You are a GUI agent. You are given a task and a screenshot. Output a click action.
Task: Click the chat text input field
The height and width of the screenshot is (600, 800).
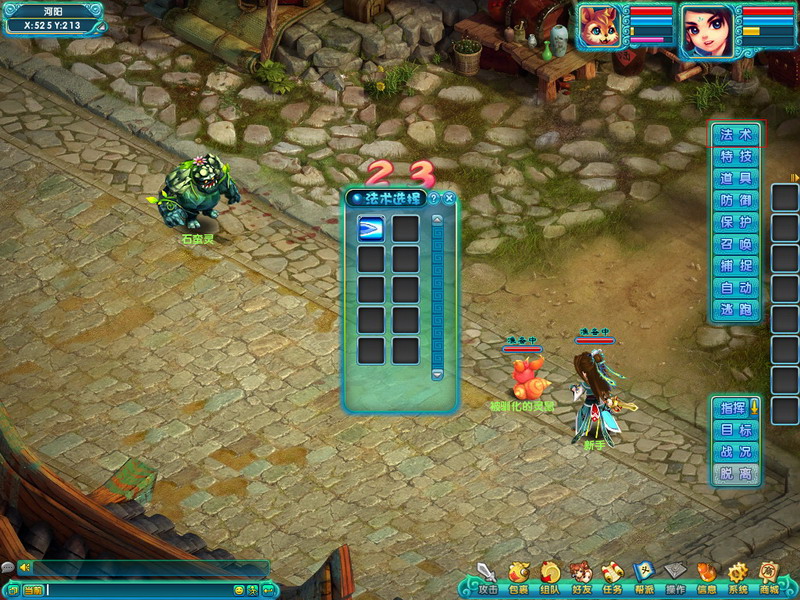pyautogui.click(x=140, y=591)
